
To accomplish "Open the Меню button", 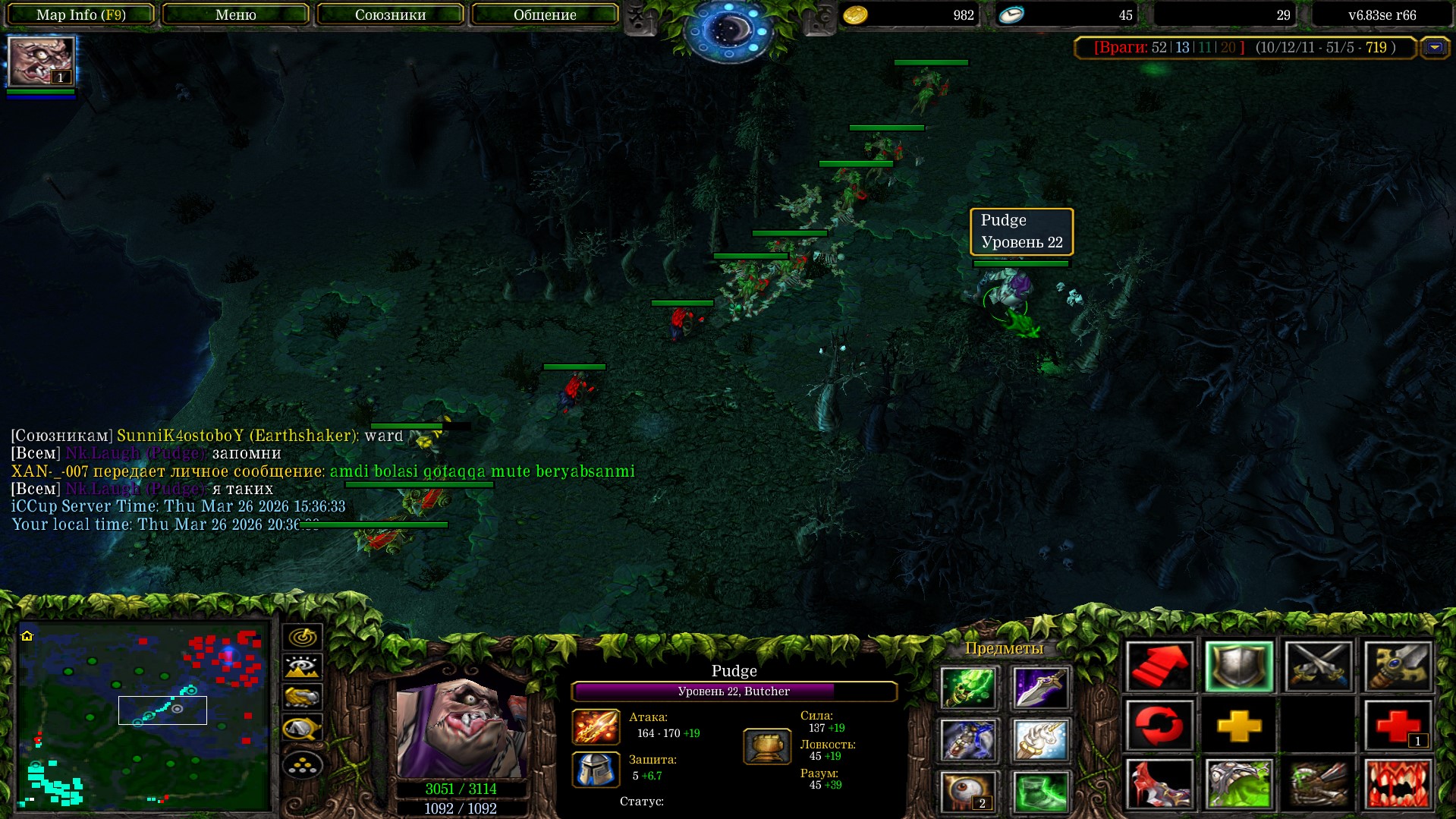I will [x=235, y=14].
